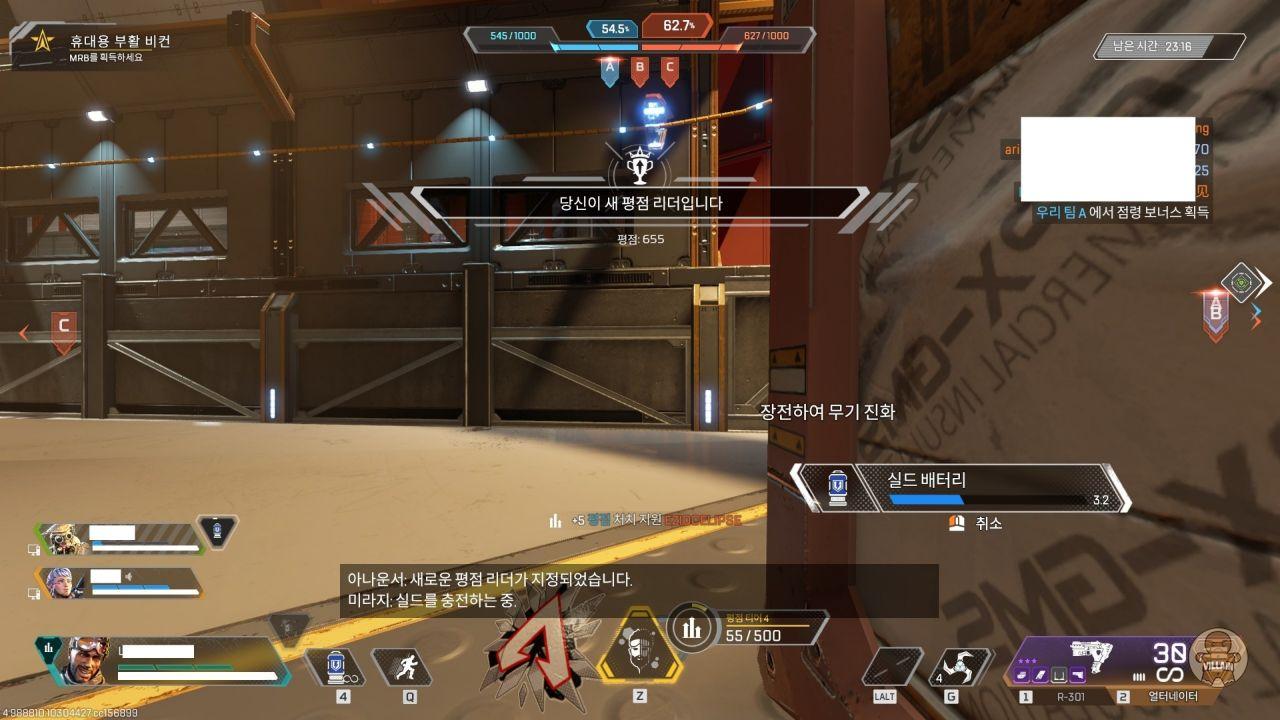Select the goggled teammate's portrait
1280x720 pixels.
click(x=61, y=539)
